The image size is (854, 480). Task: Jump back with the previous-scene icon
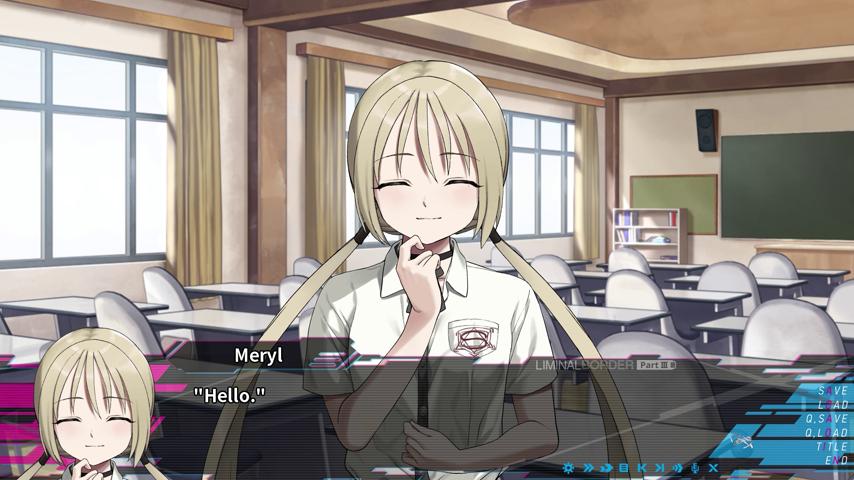pyautogui.click(x=642, y=467)
